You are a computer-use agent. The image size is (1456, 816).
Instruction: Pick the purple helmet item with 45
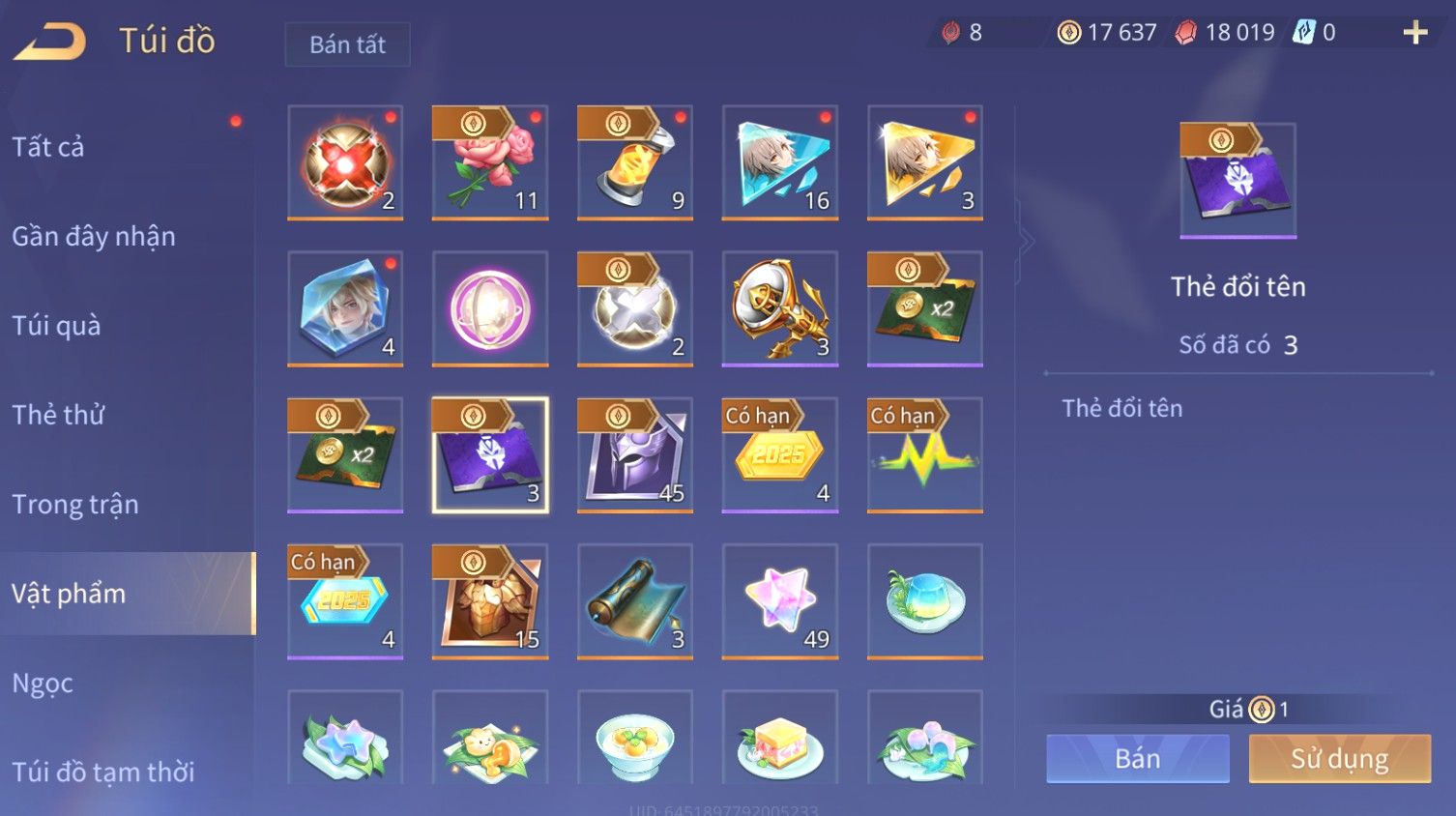point(635,454)
